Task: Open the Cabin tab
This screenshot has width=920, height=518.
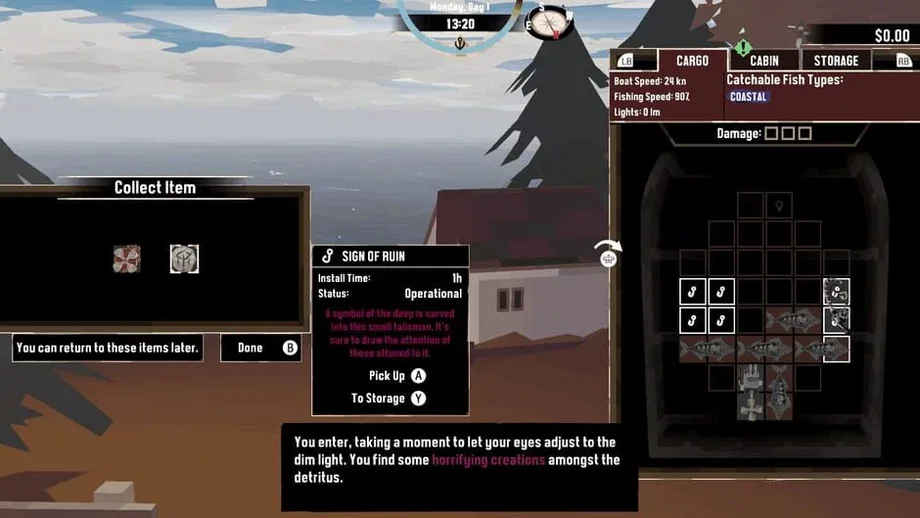Action: click(764, 61)
